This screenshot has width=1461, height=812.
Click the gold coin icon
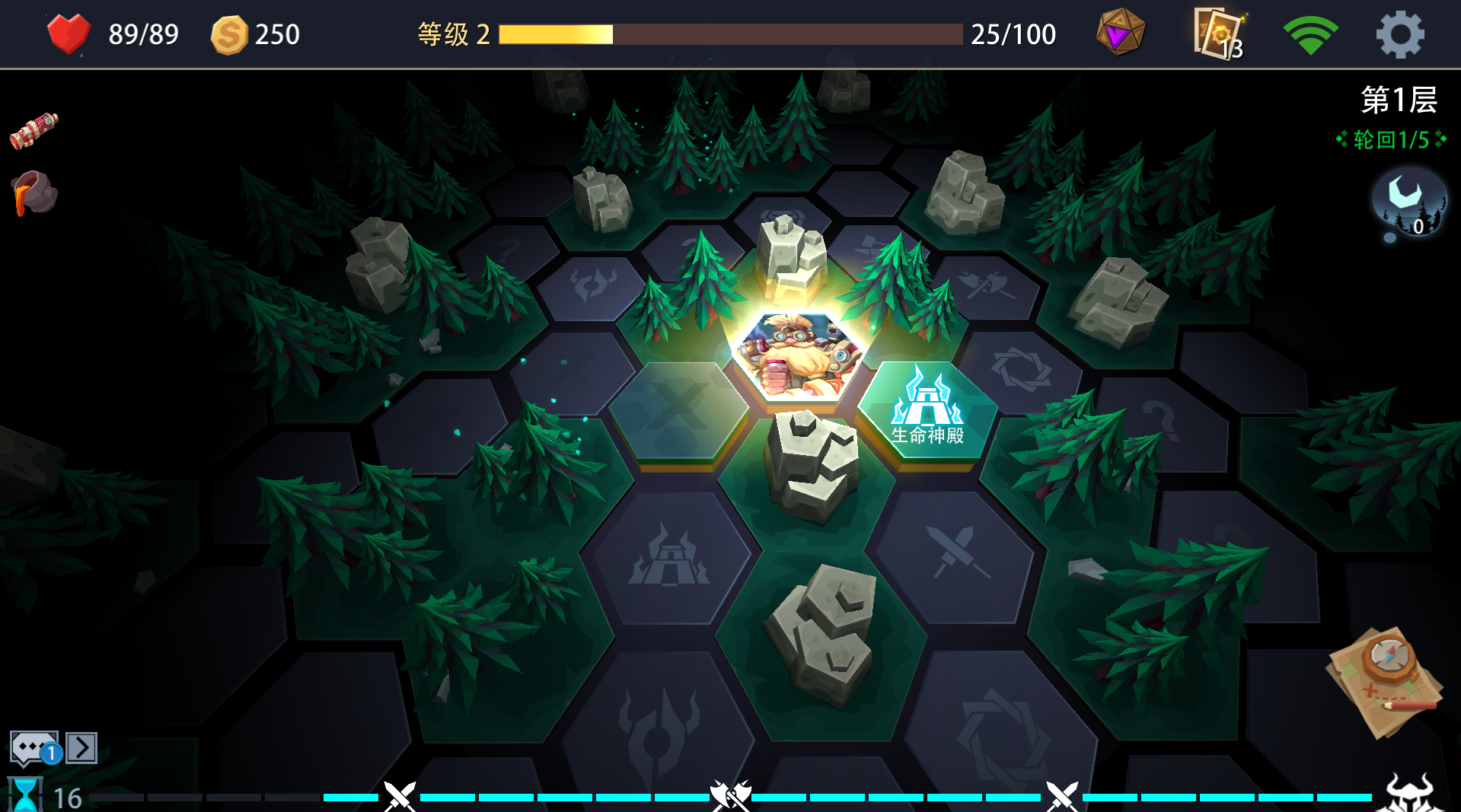tap(232, 33)
